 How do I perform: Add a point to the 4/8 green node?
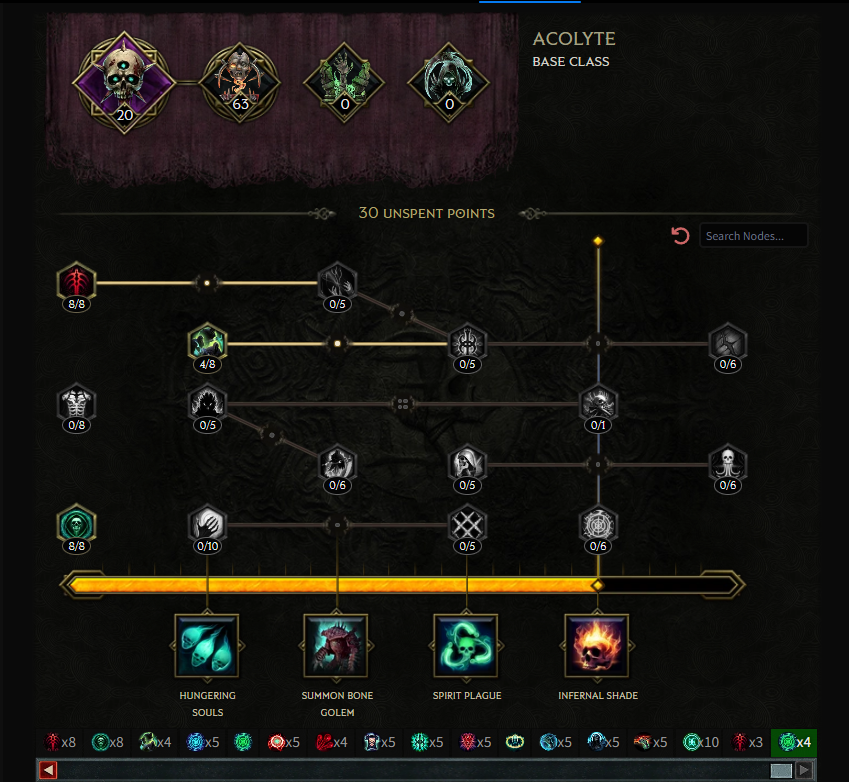pyautogui.click(x=207, y=343)
